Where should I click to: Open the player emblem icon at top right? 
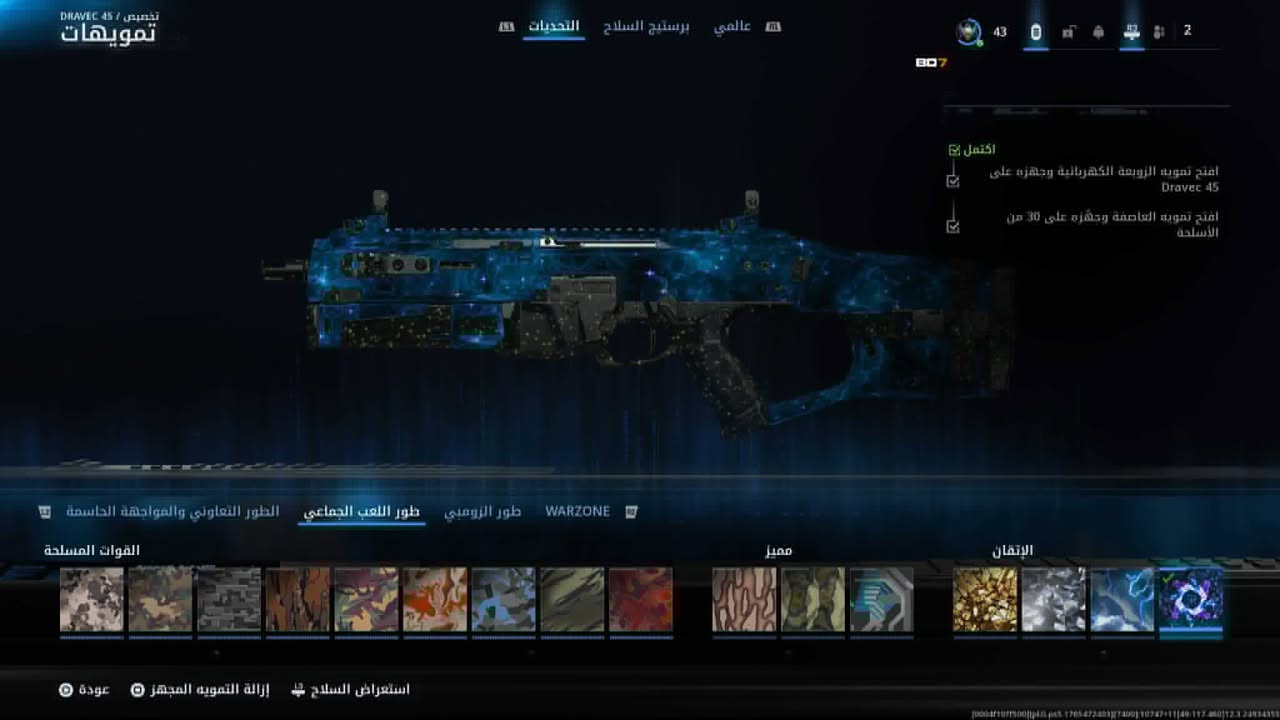point(967,32)
